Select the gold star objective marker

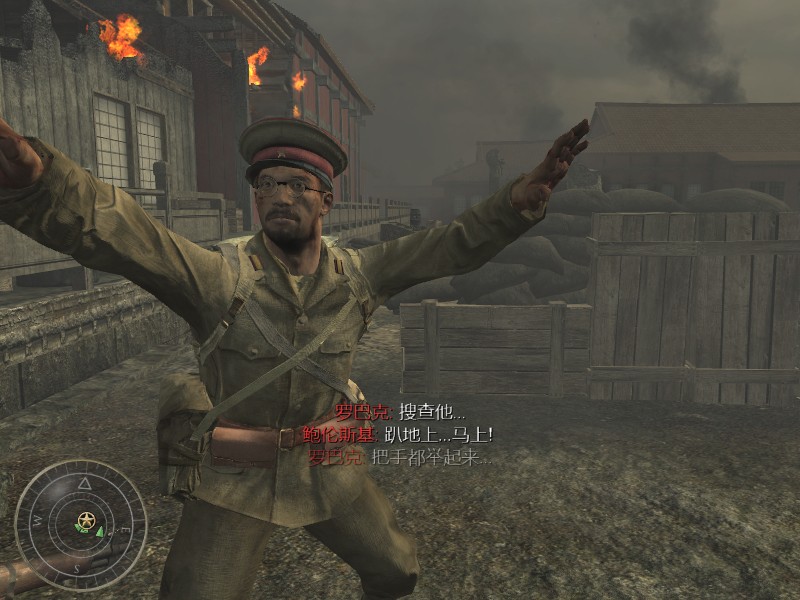[x=87, y=519]
